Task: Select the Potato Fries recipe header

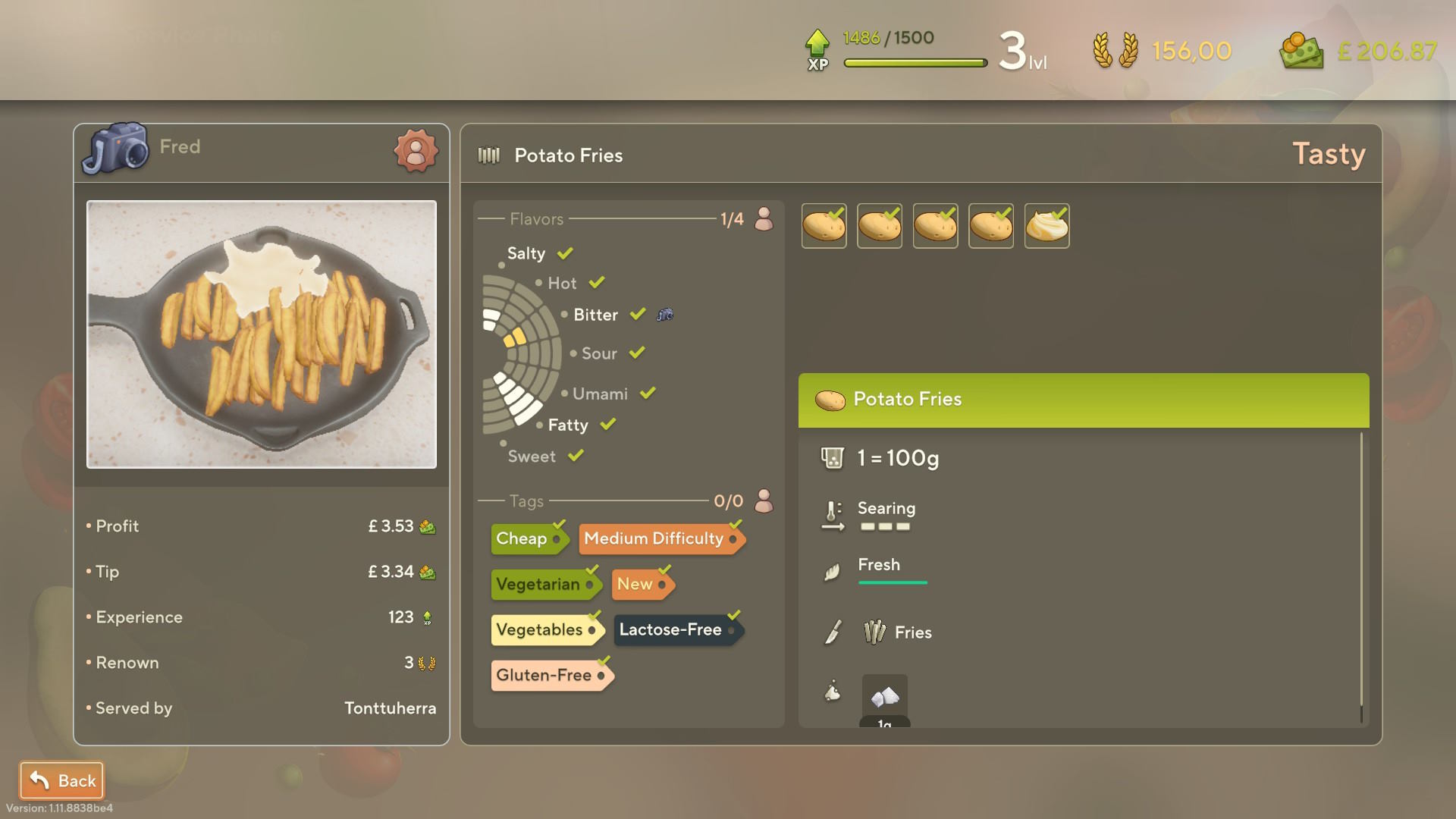Action: pos(1083,400)
